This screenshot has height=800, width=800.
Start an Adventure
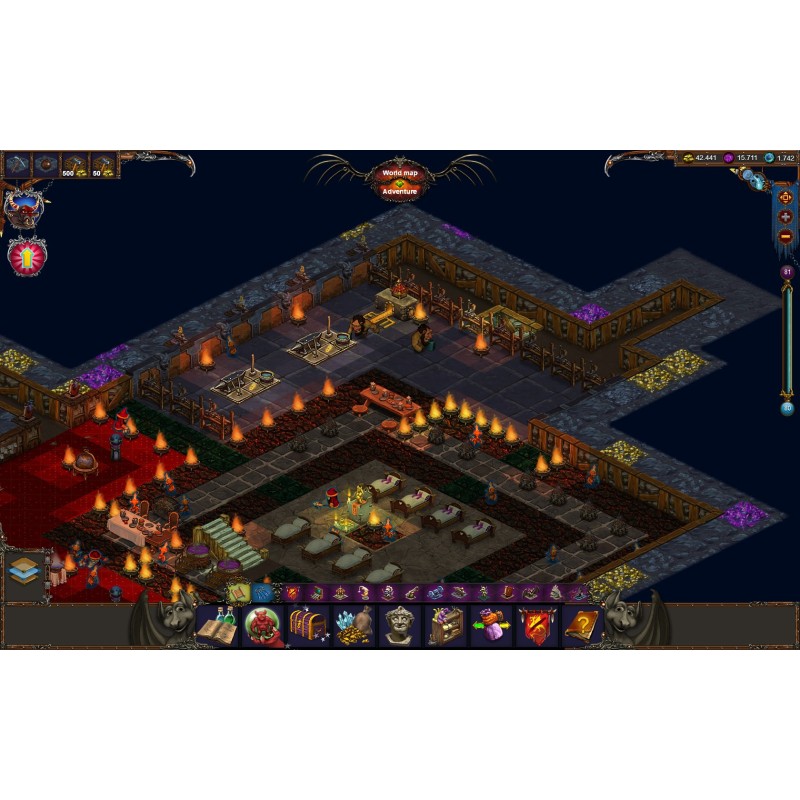pyautogui.click(x=399, y=191)
